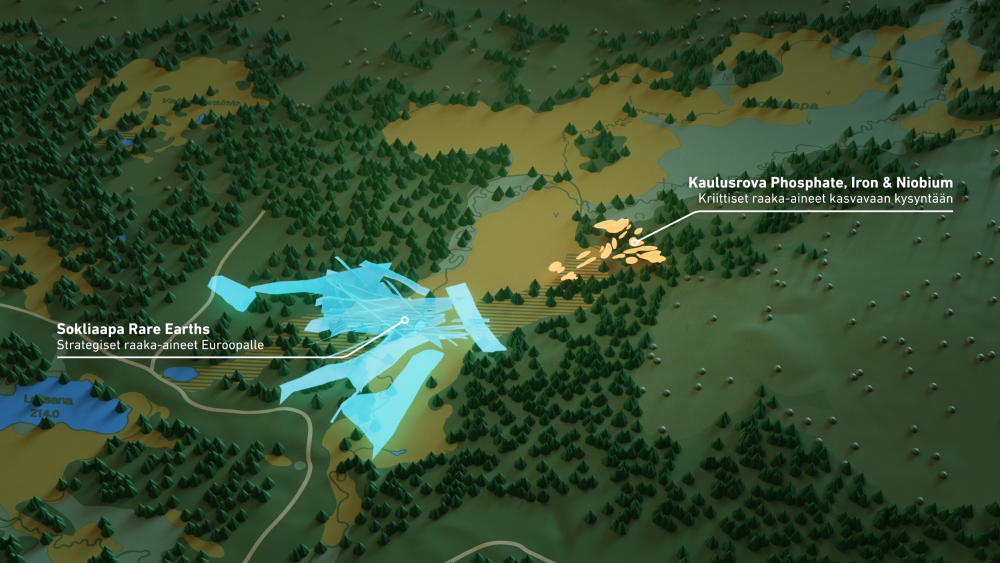Click the Kaulusrova deposit marker dot
The height and width of the screenshot is (563, 1000).
point(634,242)
